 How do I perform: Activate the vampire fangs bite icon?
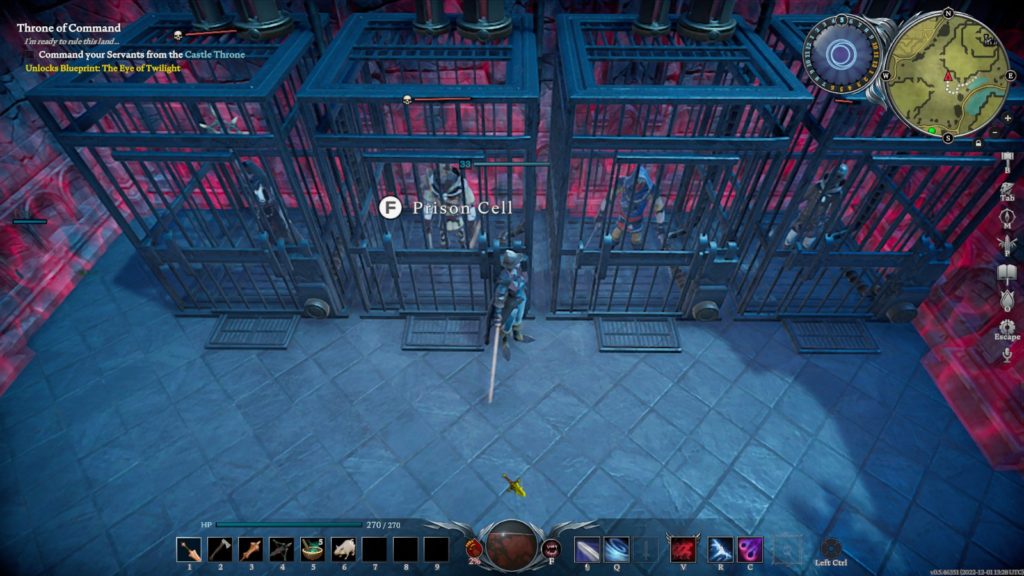tap(551, 547)
